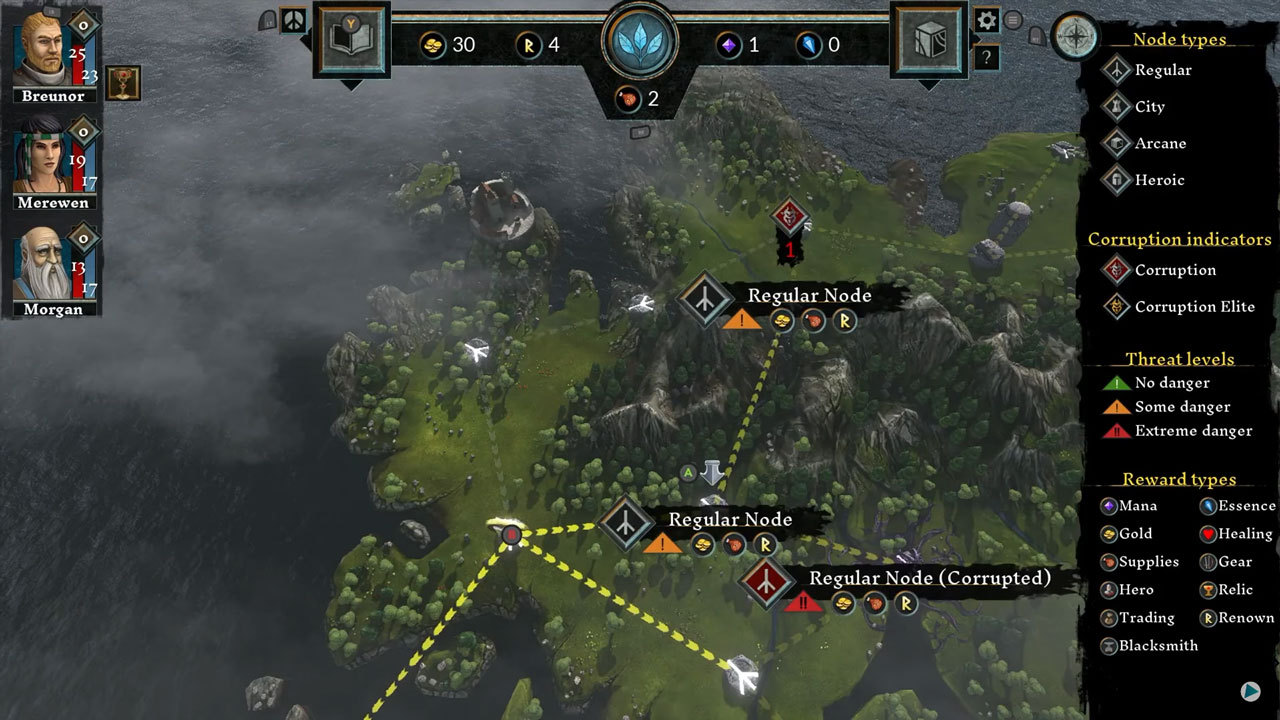Screen dimensions: 1280x720
Task: Select Merewen's hero portrait
Action: coord(41,158)
